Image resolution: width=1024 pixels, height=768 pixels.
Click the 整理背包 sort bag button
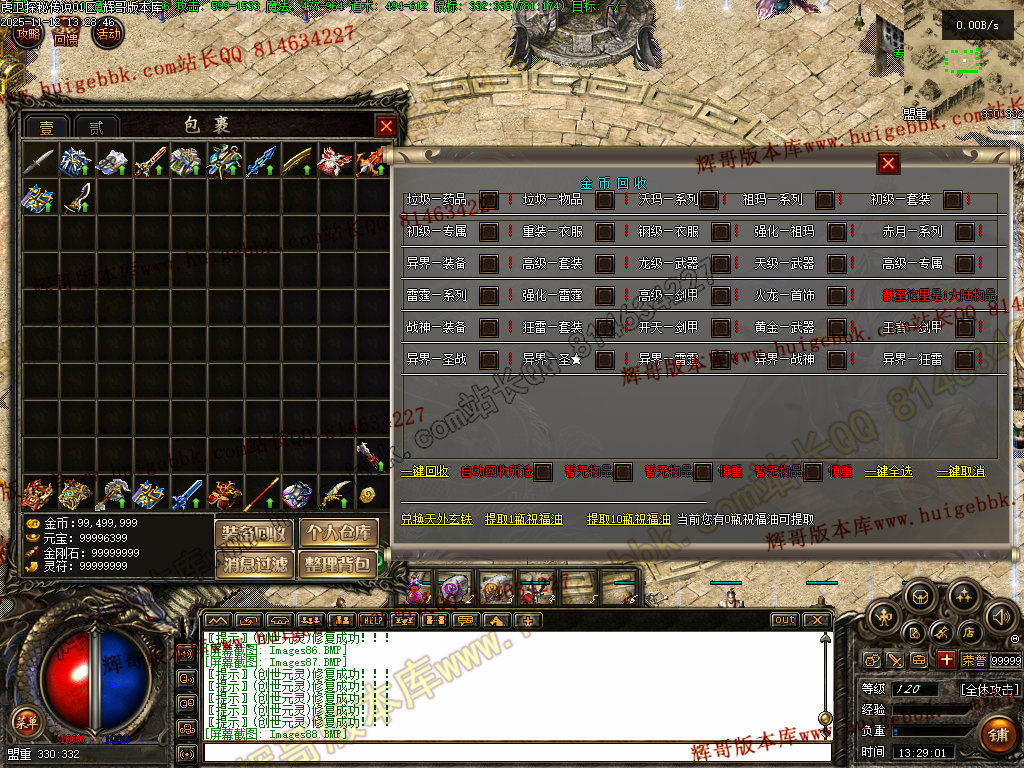coord(341,564)
